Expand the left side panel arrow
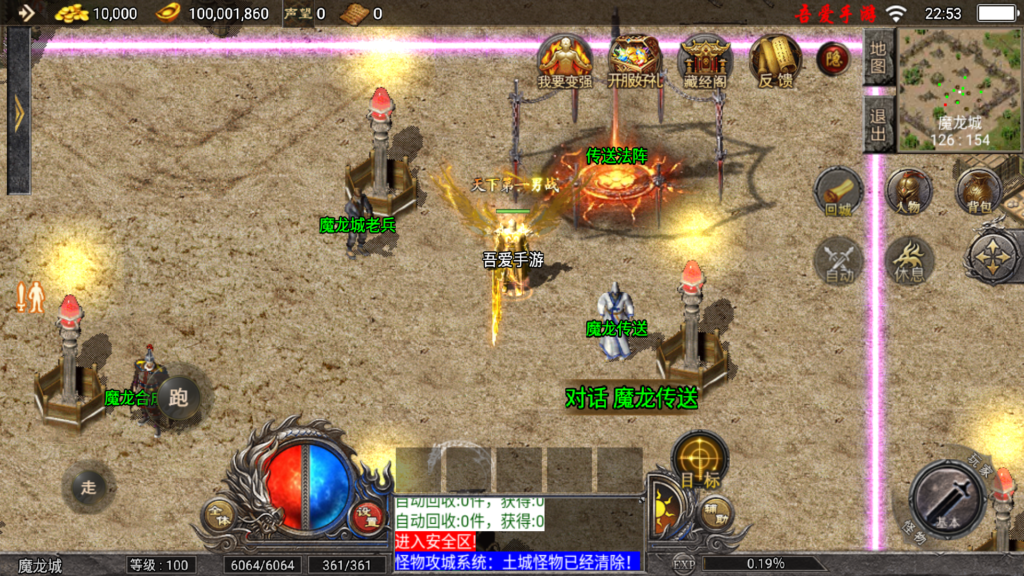This screenshot has width=1024, height=576. pyautogui.click(x=18, y=111)
